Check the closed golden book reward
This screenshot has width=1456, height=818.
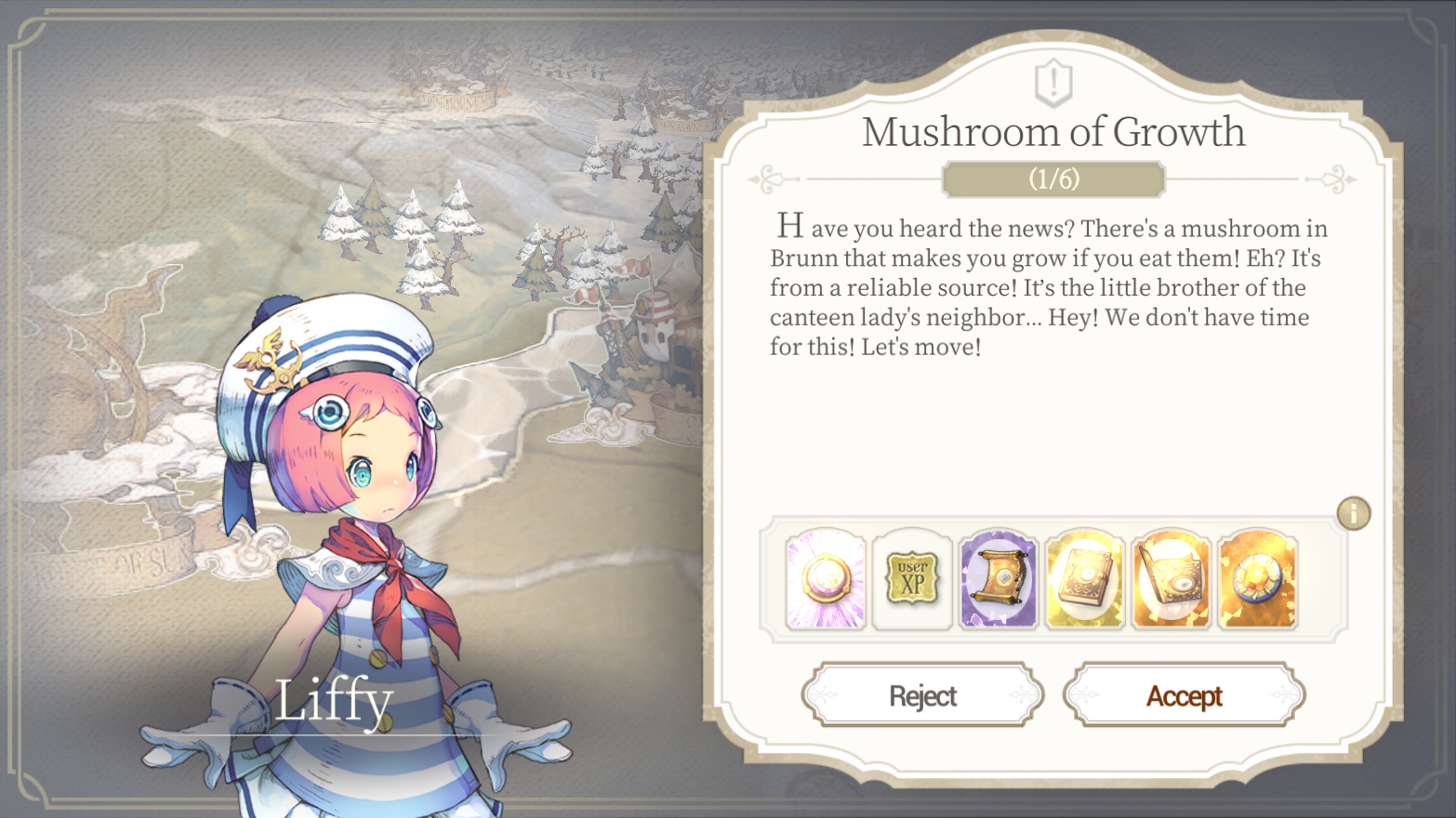(1084, 579)
